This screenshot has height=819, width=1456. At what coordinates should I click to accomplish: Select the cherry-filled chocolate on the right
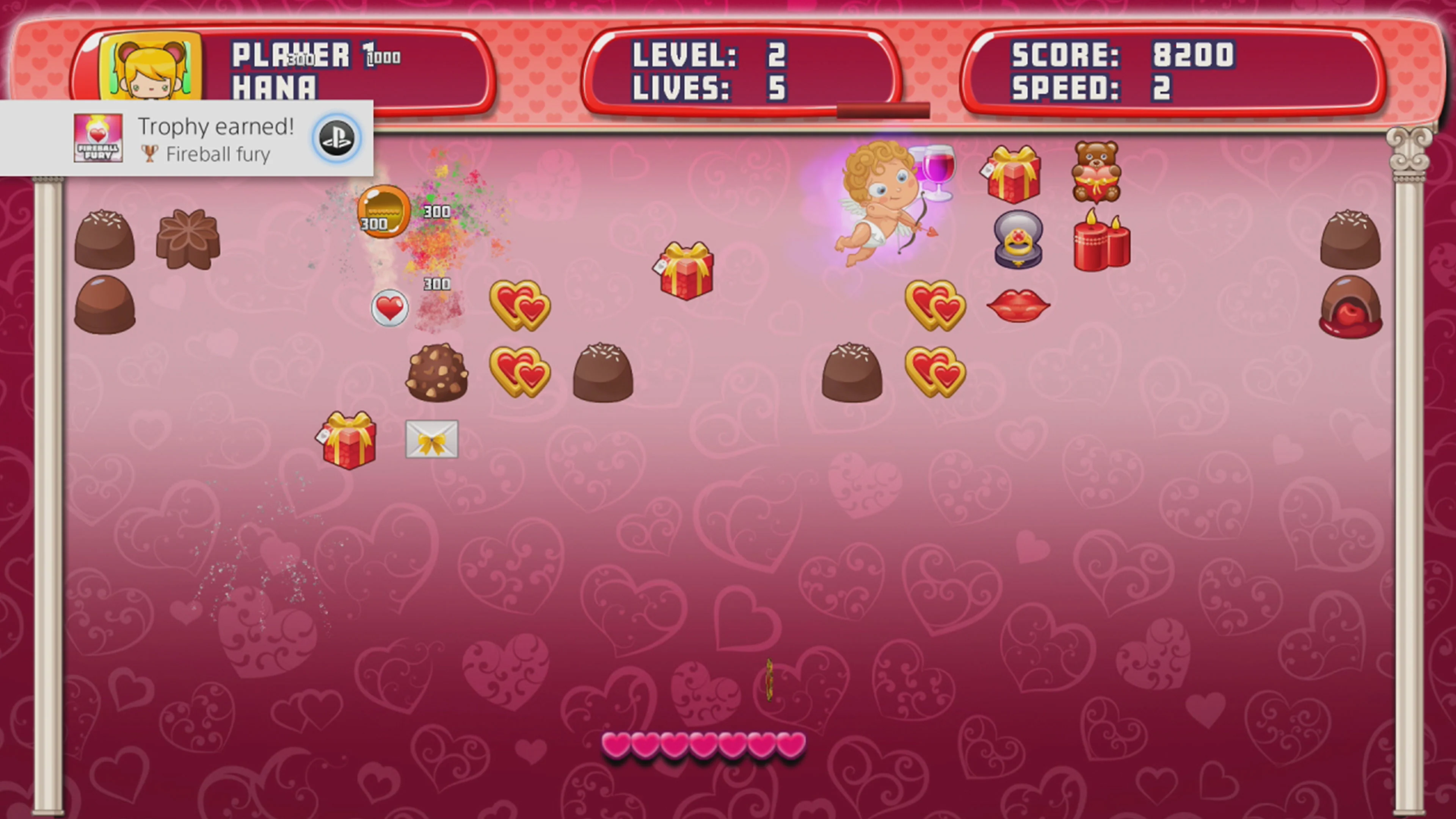pos(1351,308)
